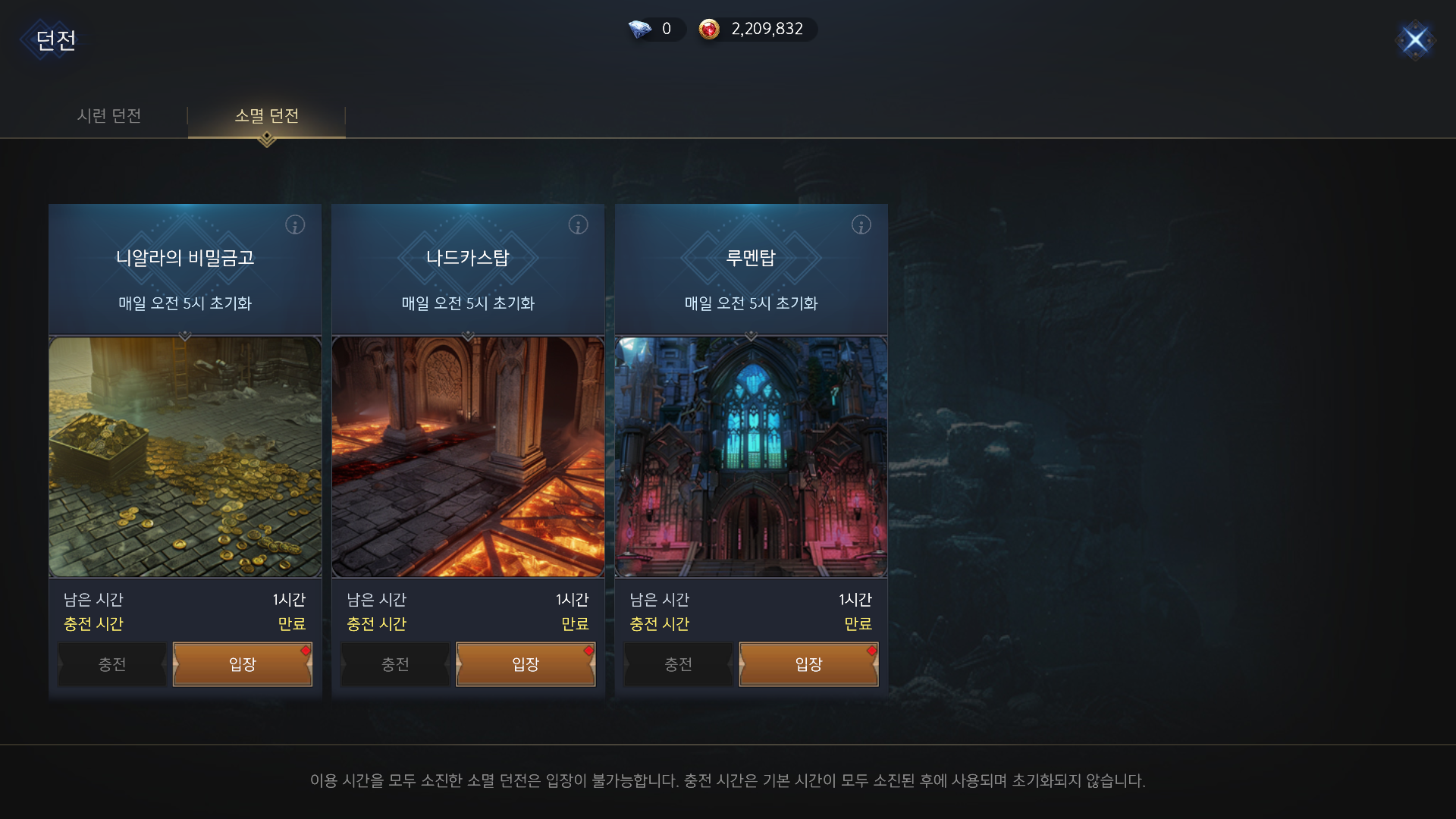Switch to the 시련 던전 tab
This screenshot has width=1456, height=819.
pos(111,116)
